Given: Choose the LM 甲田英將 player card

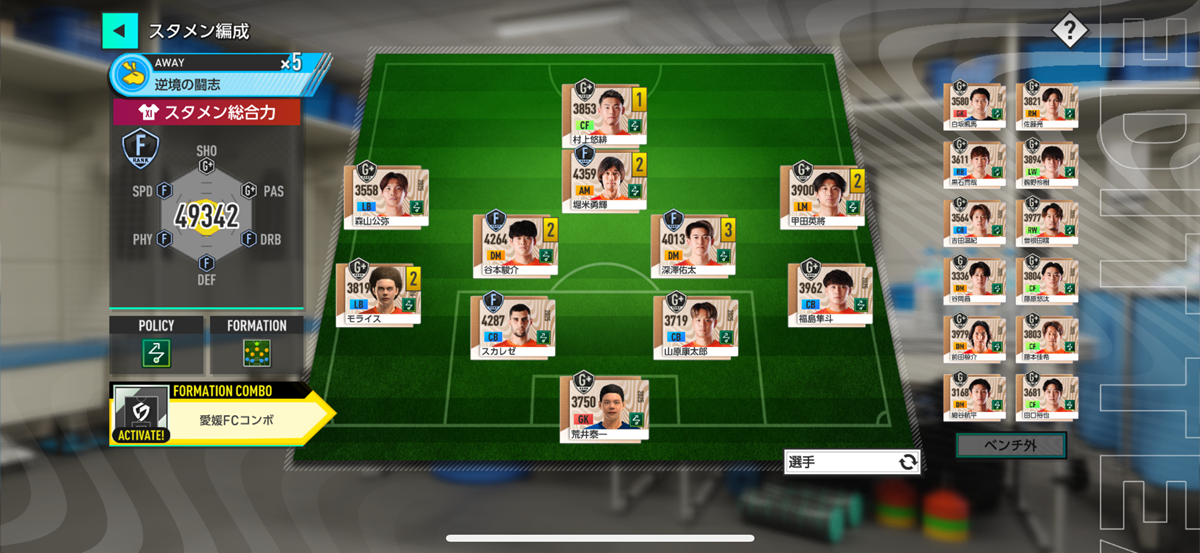Looking at the screenshot, I should pyautogui.click(x=821, y=197).
